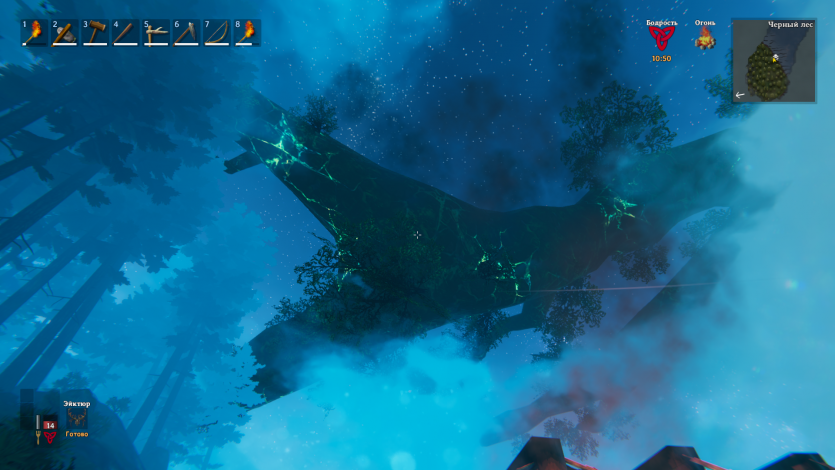
Task: Equip the antler pickaxe in slot 5
Action: [156, 33]
